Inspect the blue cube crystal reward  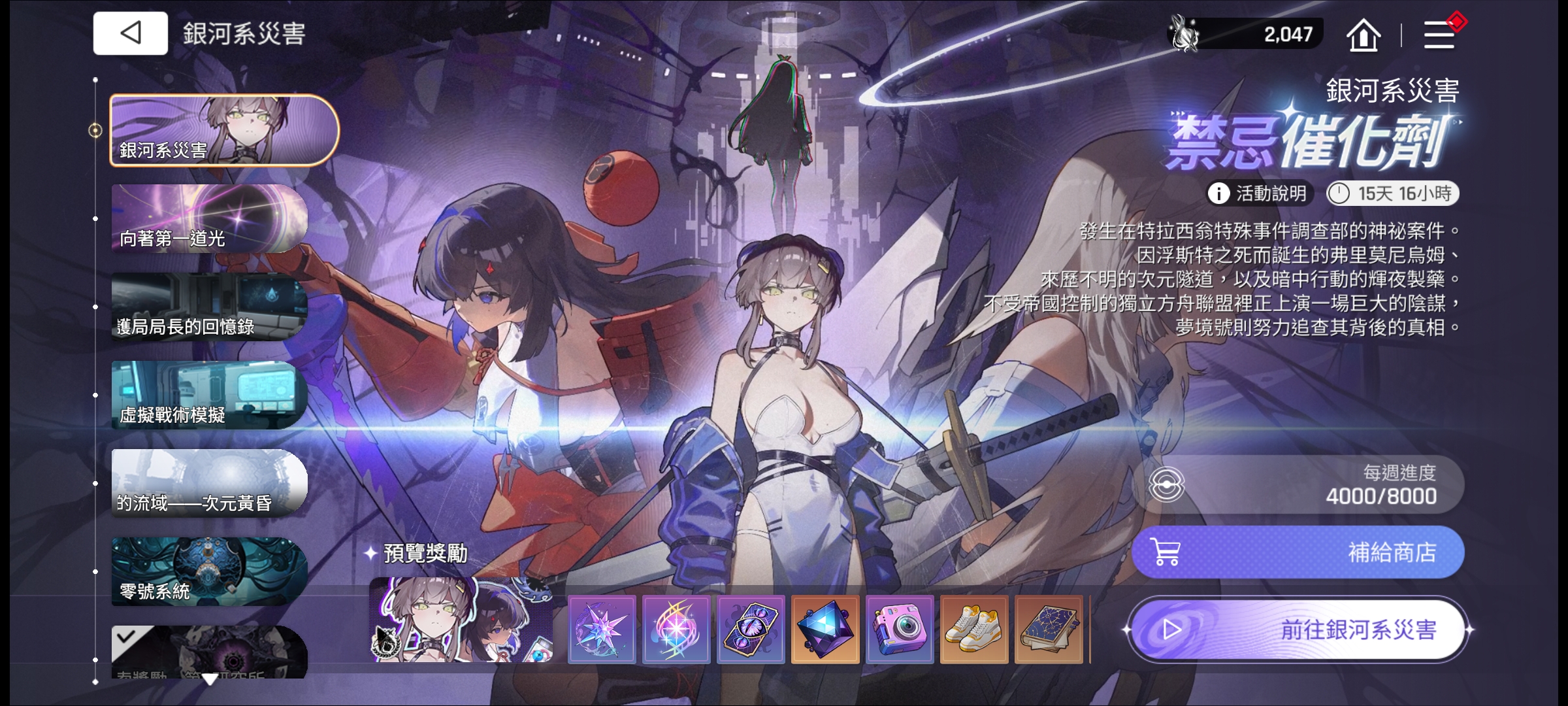coord(825,630)
